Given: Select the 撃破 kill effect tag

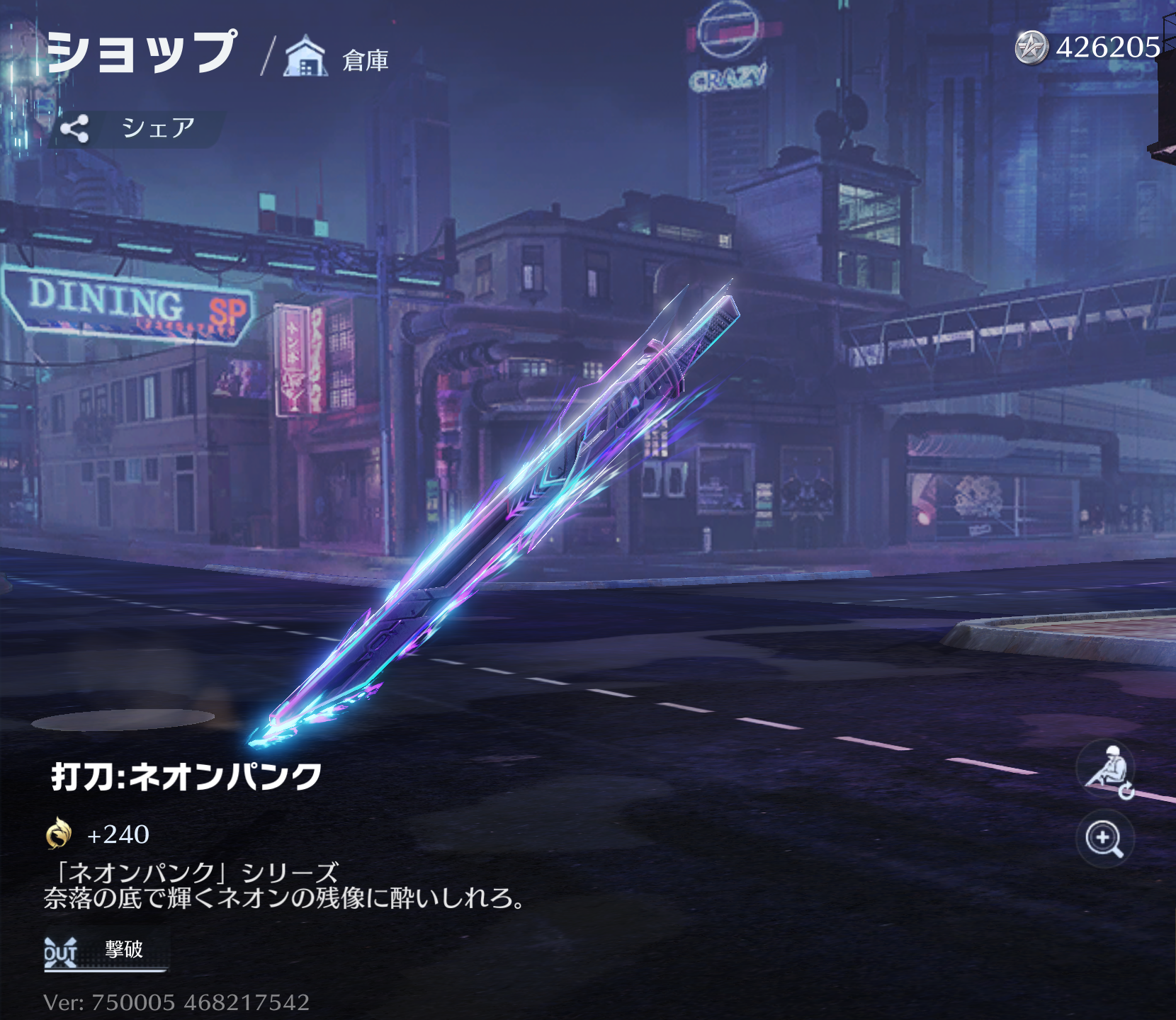Looking at the screenshot, I should [x=105, y=951].
